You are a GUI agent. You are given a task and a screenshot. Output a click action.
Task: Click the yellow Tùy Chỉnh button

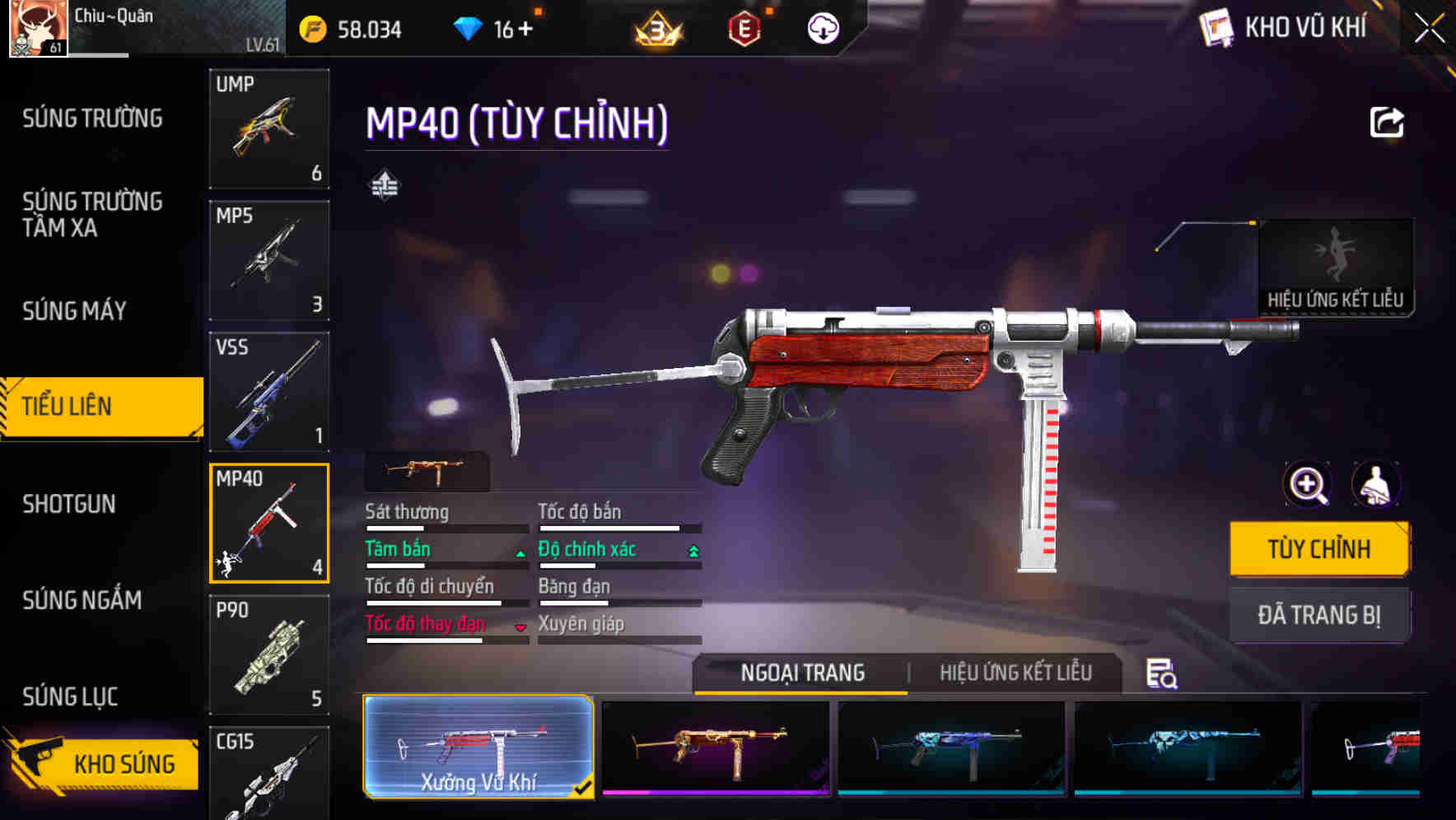(x=1318, y=549)
